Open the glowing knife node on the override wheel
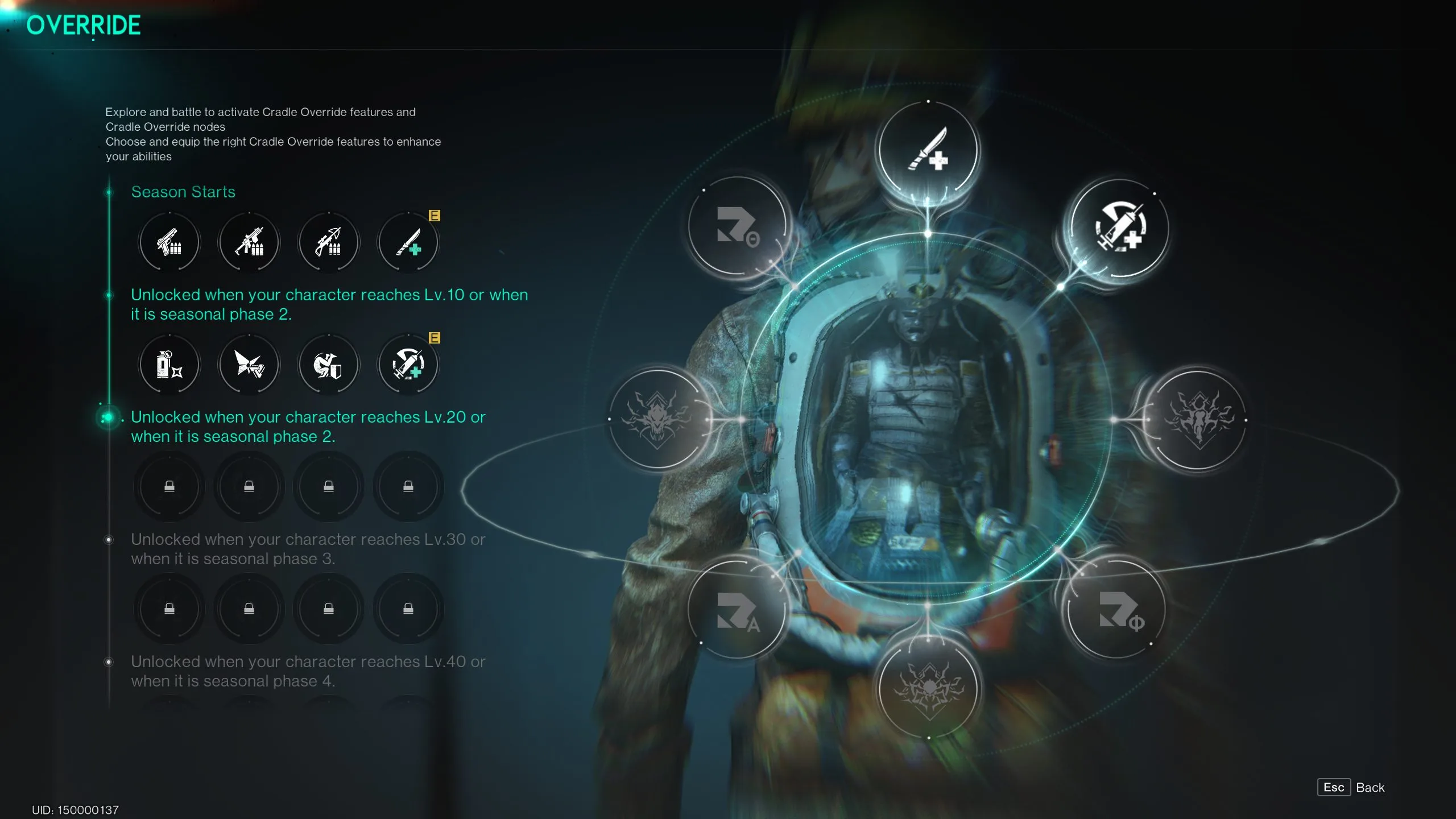 pos(928,150)
